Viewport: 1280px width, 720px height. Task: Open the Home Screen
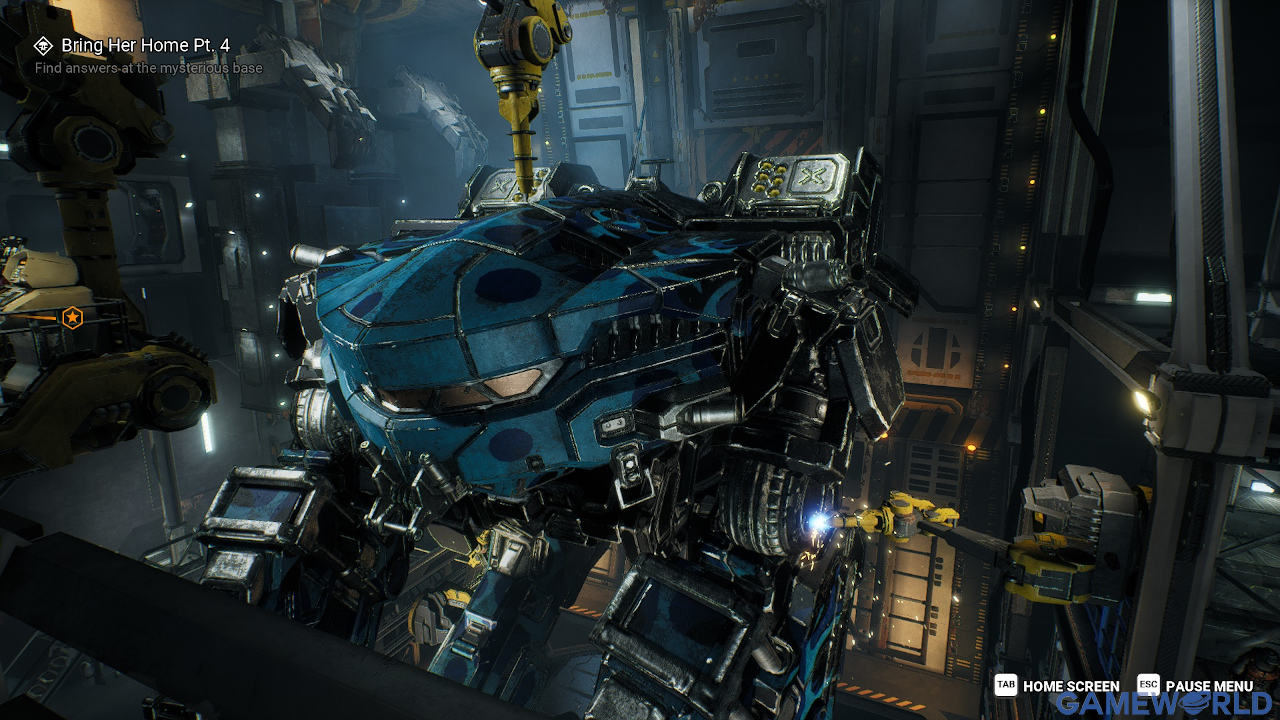(x=1058, y=686)
